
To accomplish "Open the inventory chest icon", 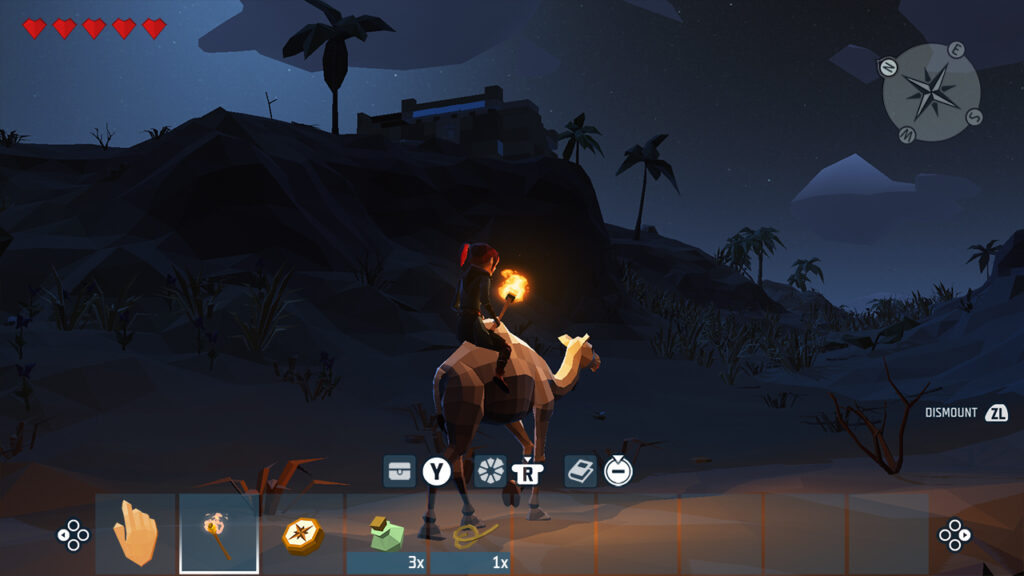I will tap(400, 470).
